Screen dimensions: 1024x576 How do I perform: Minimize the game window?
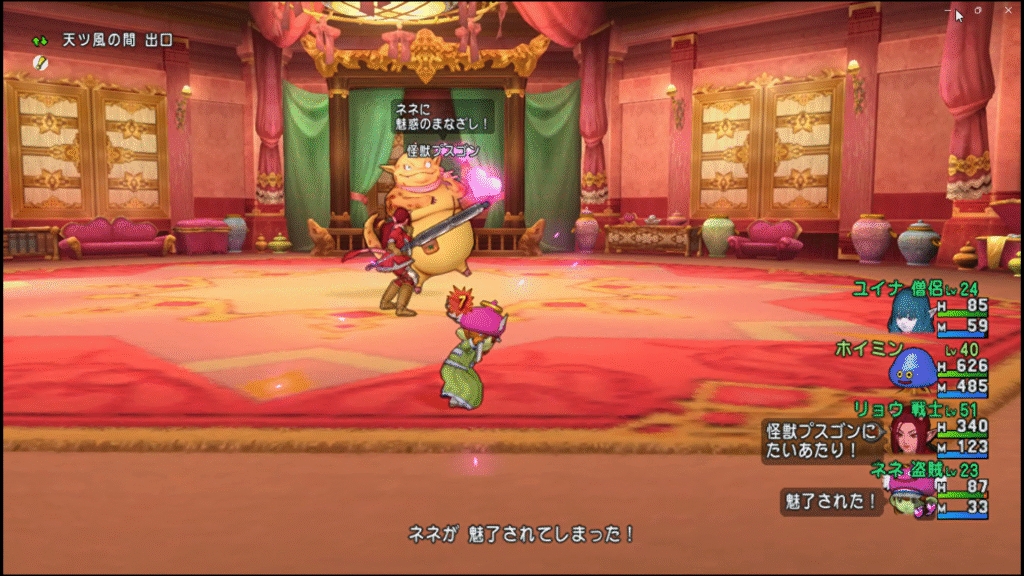pyautogui.click(x=948, y=10)
